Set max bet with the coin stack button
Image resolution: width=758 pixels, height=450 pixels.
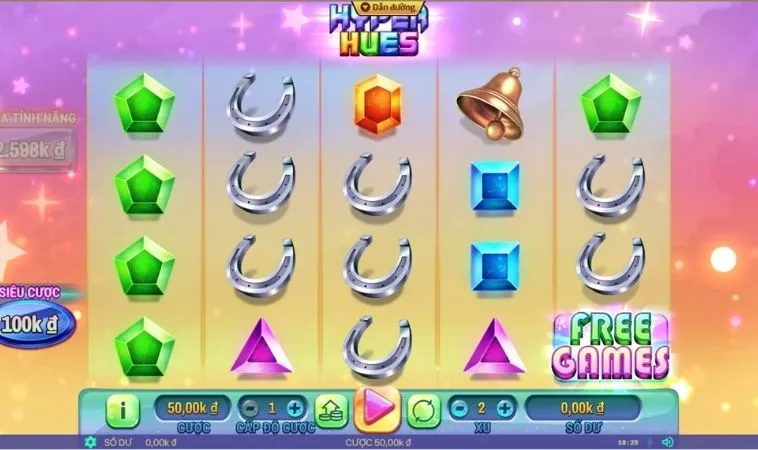pos(331,409)
